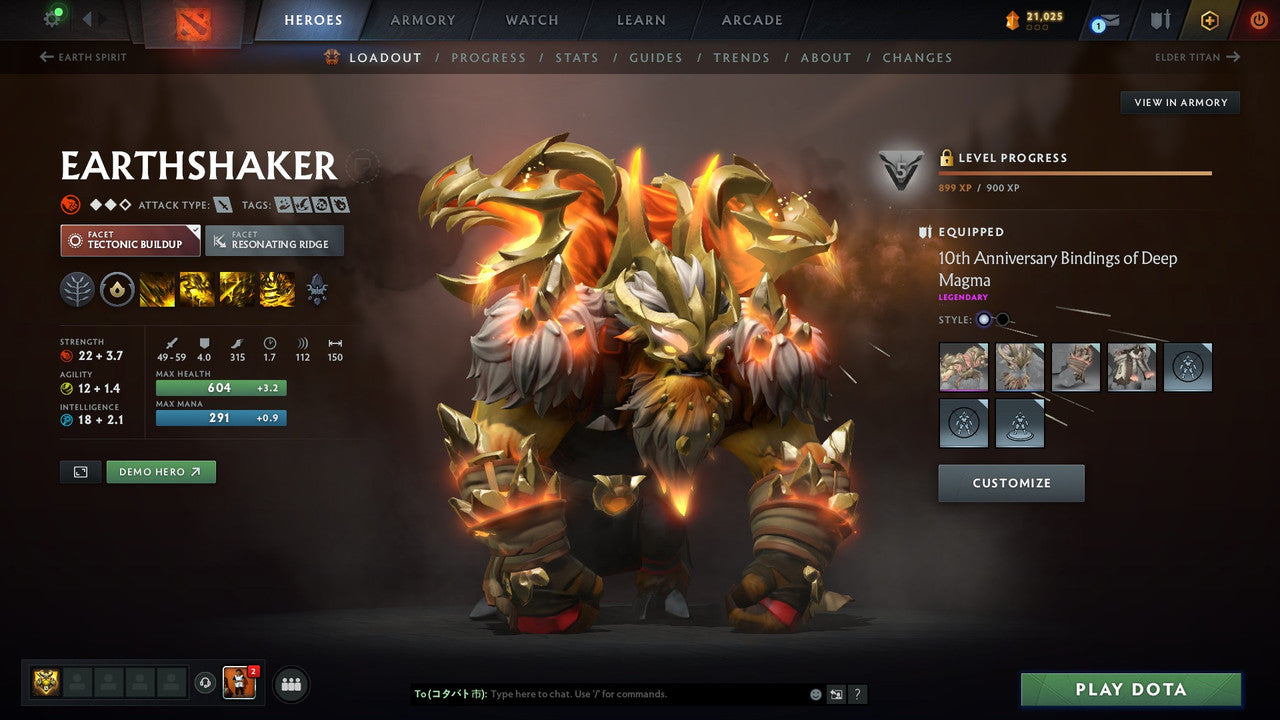Select Earthshaker's Fissure ability icon
Viewport: 1280px width, 720px height.
pos(157,290)
